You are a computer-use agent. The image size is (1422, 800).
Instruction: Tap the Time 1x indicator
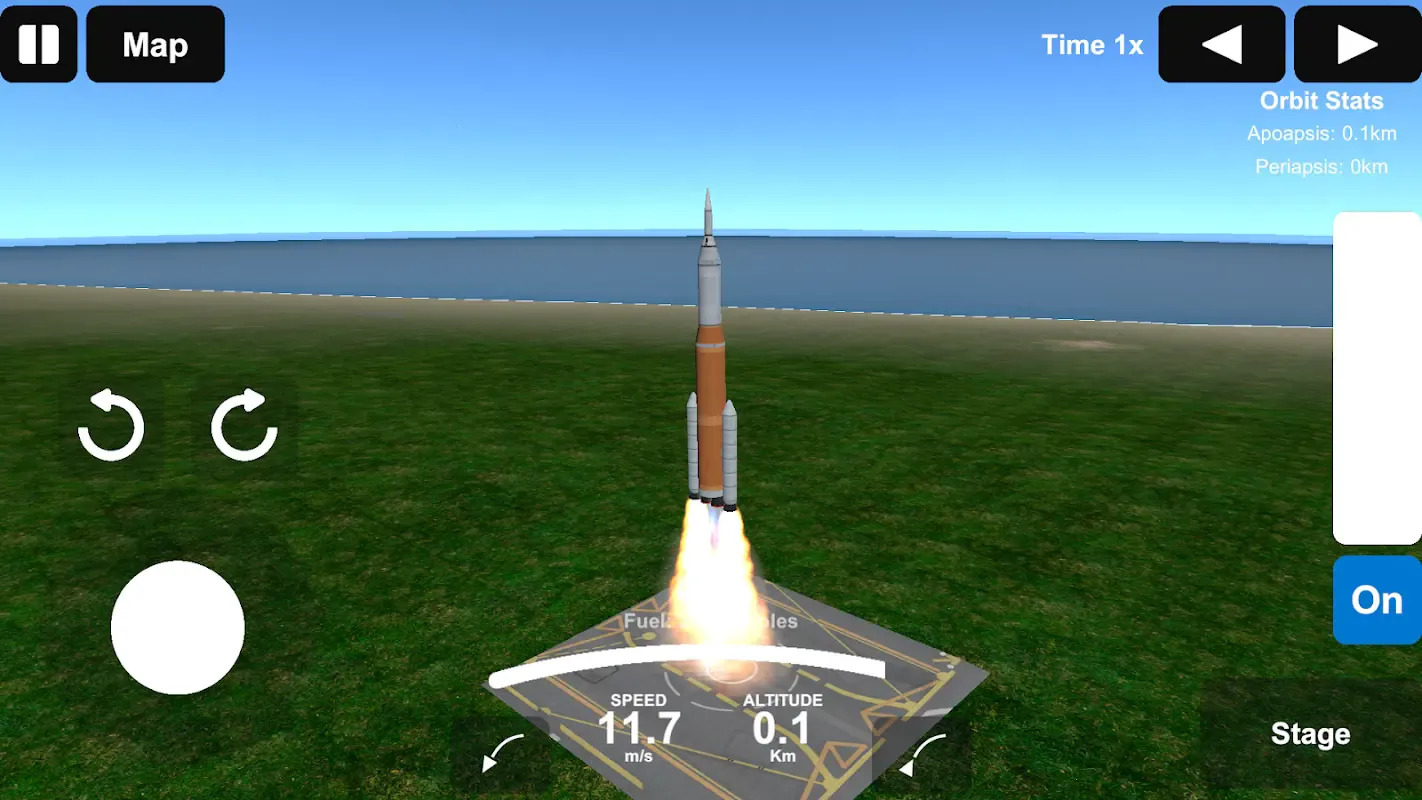1093,44
